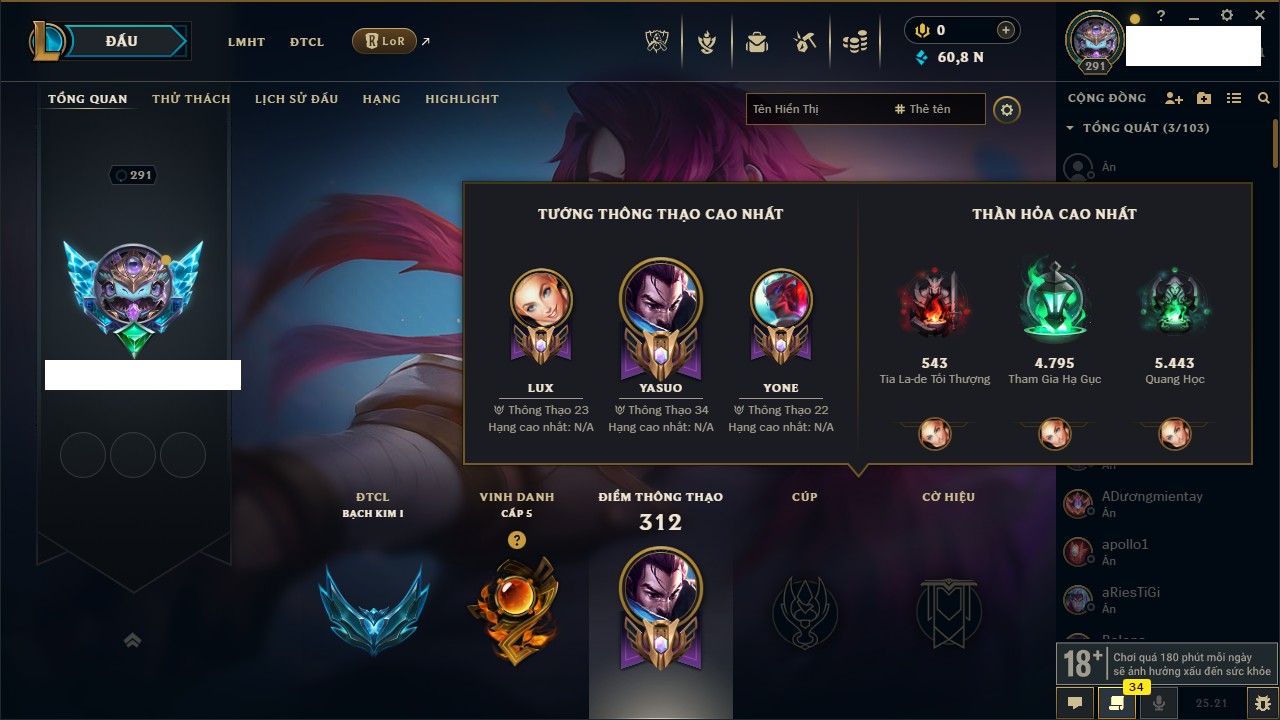The image size is (1280, 720).
Task: Launch the LoR link
Action: 385,41
